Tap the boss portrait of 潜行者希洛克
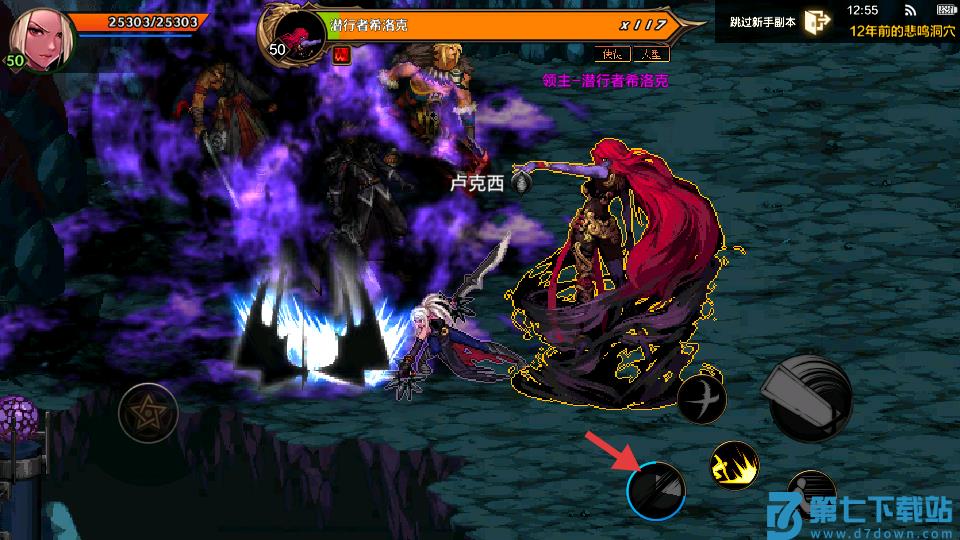This screenshot has height=540, width=960. [x=295, y=33]
